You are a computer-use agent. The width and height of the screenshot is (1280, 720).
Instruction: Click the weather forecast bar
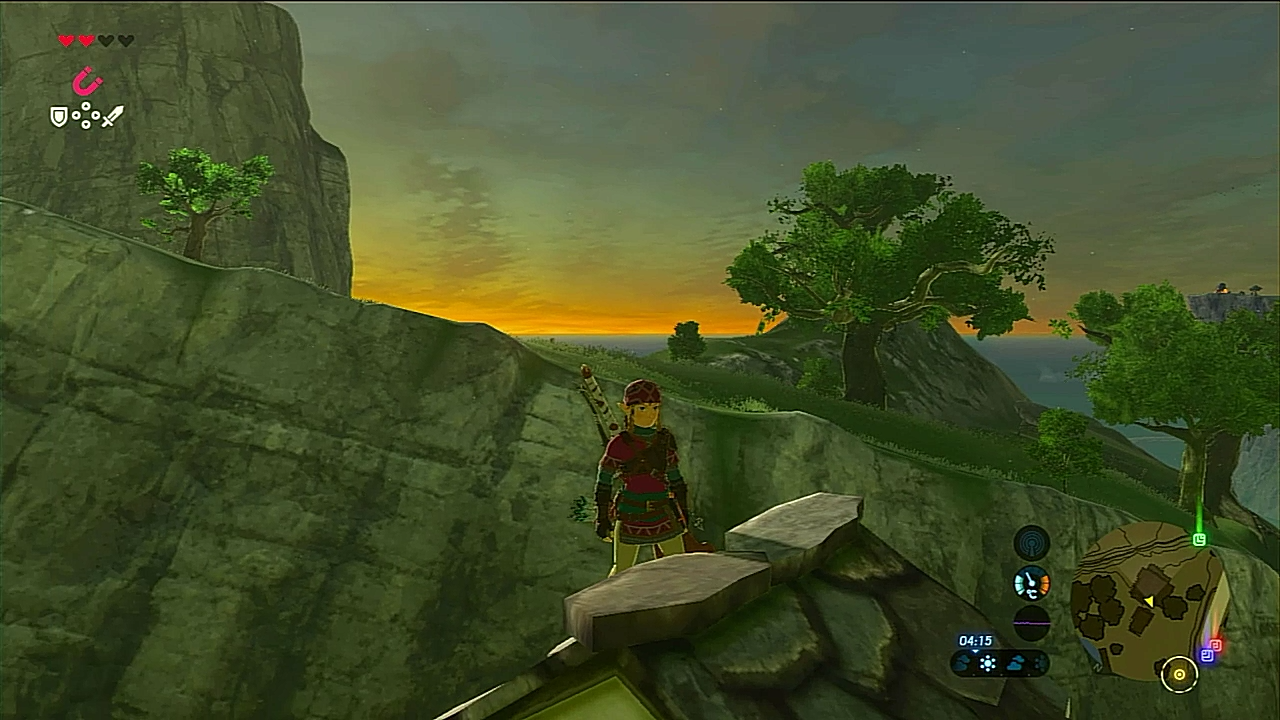[1000, 662]
